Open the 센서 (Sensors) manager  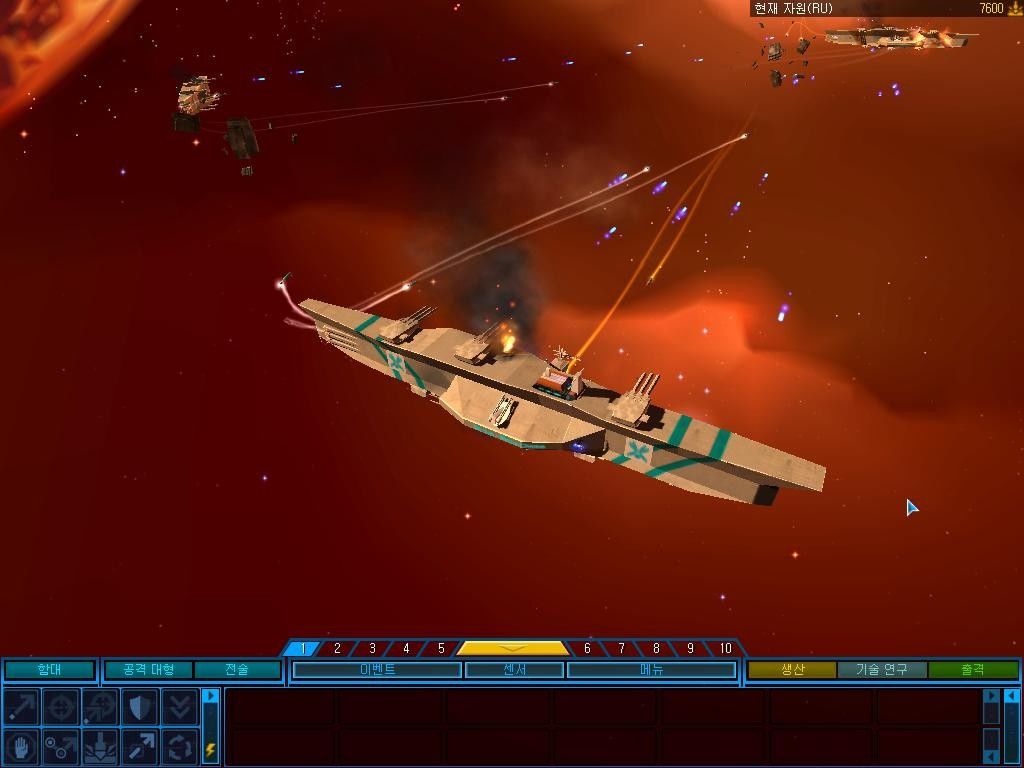514,670
